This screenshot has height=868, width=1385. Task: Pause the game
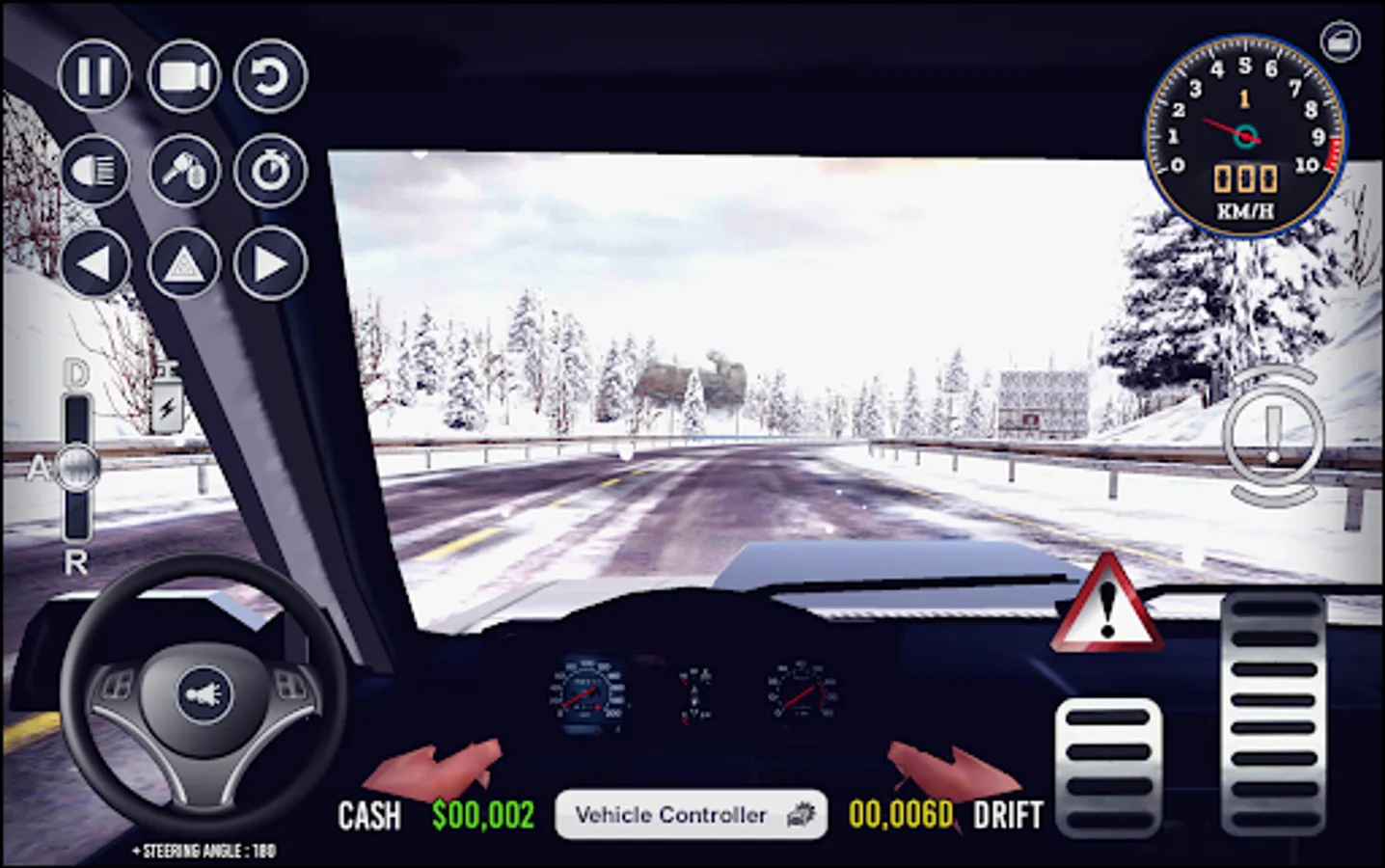[95, 77]
